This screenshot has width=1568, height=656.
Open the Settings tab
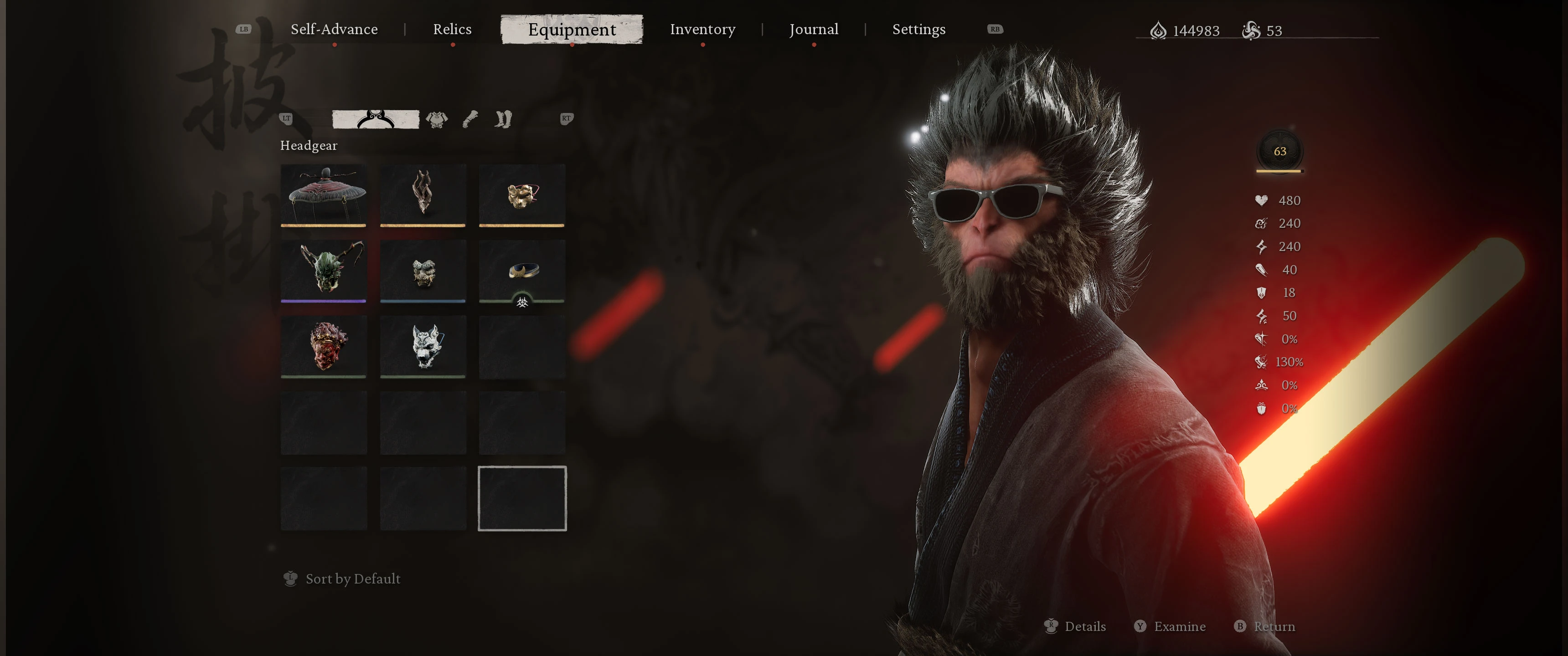pos(918,29)
